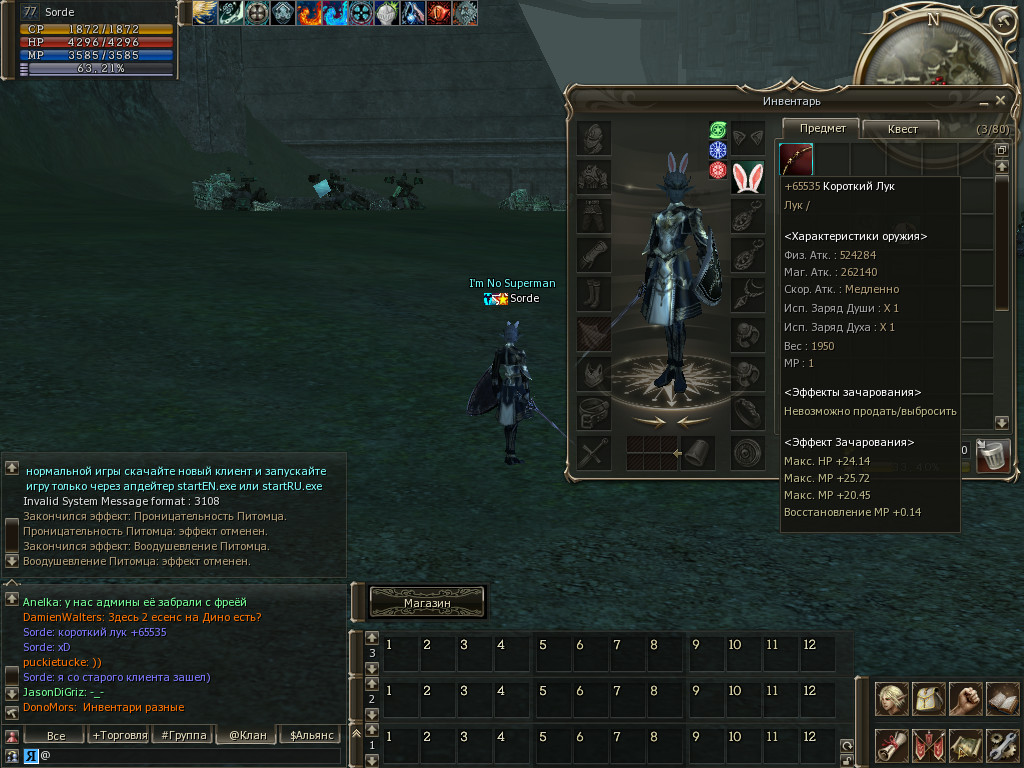Rotate character preview with the left arrow
The height and width of the screenshot is (768, 1024).
[x=649, y=421]
